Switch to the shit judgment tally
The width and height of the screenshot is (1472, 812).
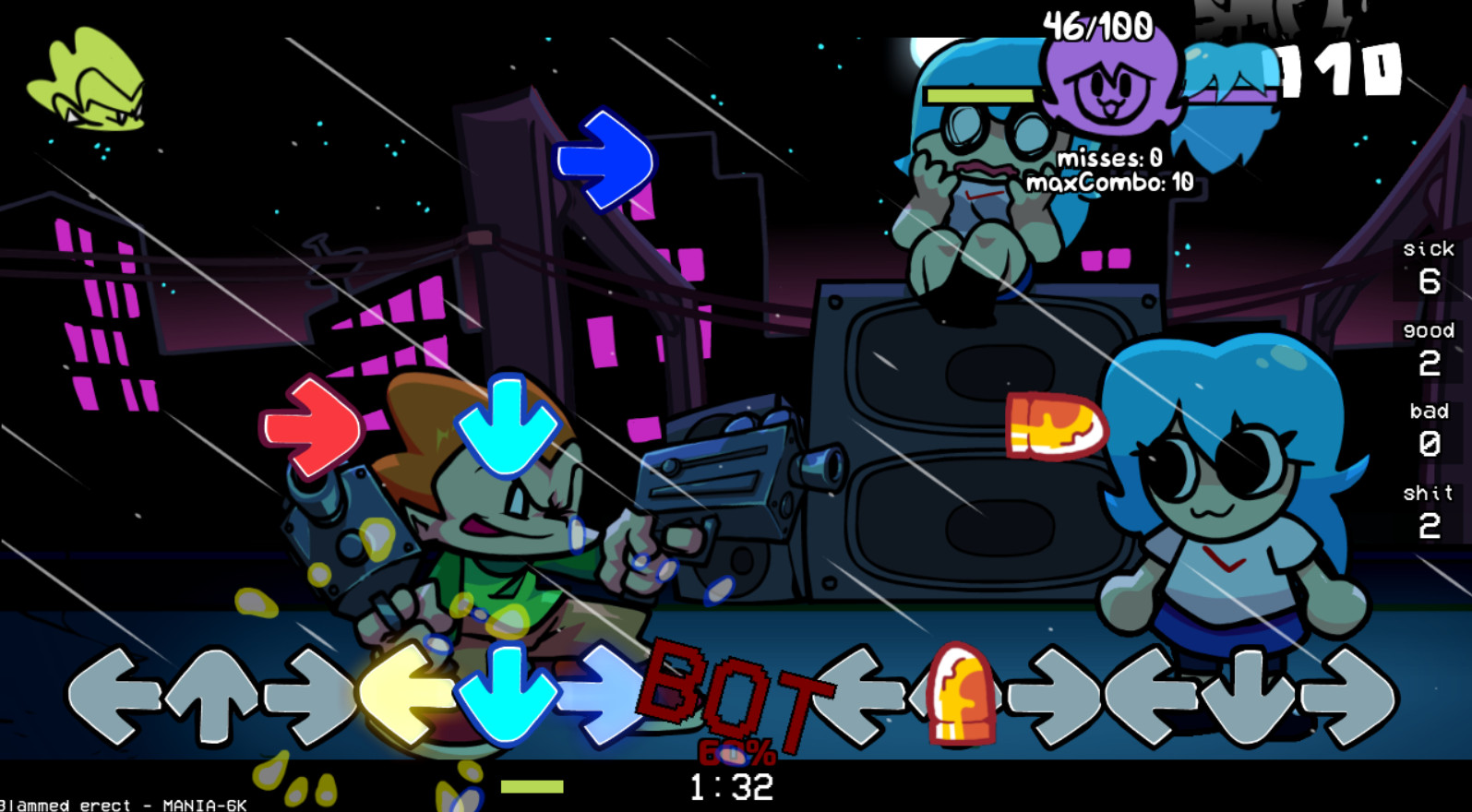pos(1428,510)
